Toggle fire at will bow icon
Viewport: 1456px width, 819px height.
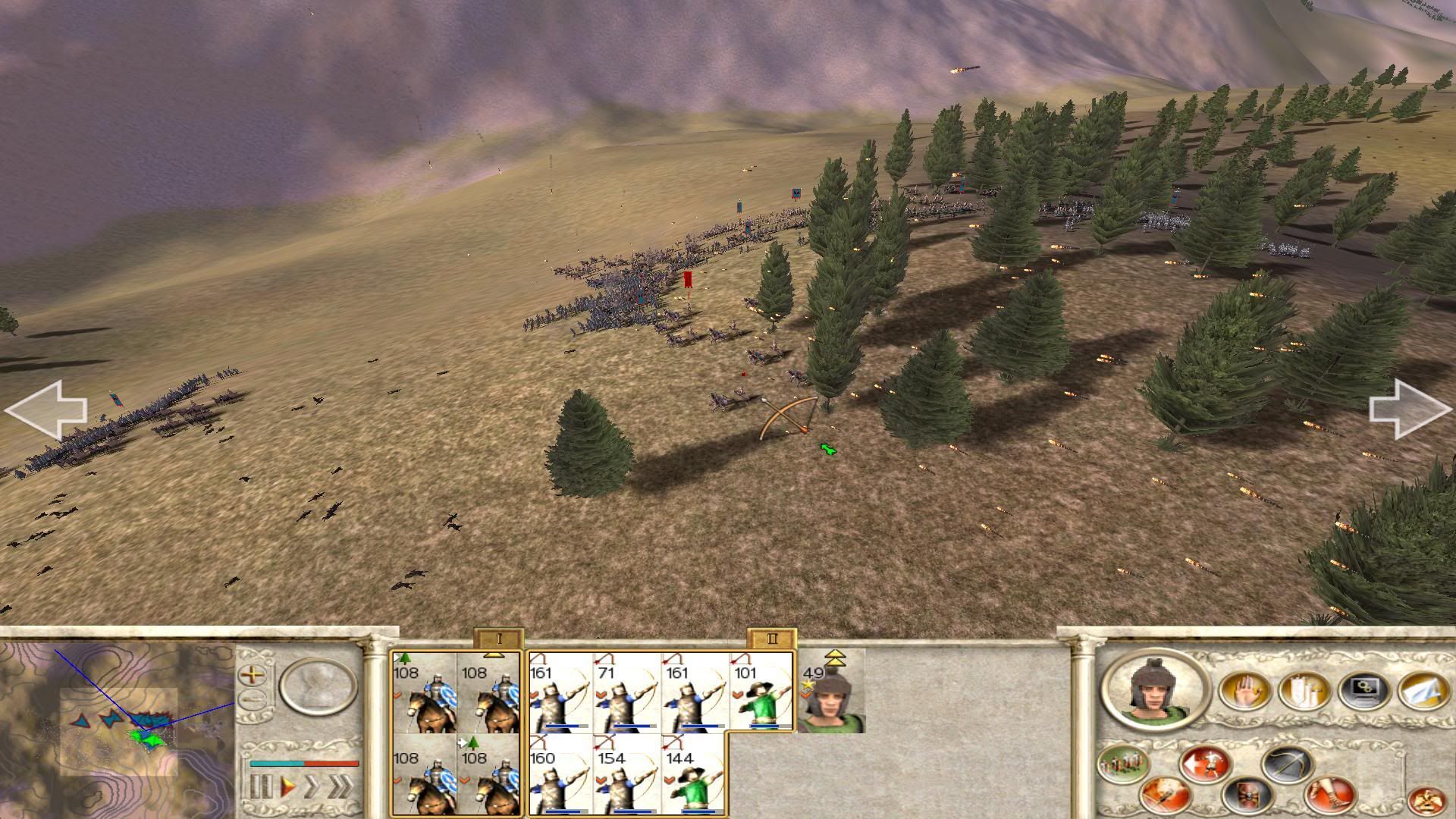1288,763
